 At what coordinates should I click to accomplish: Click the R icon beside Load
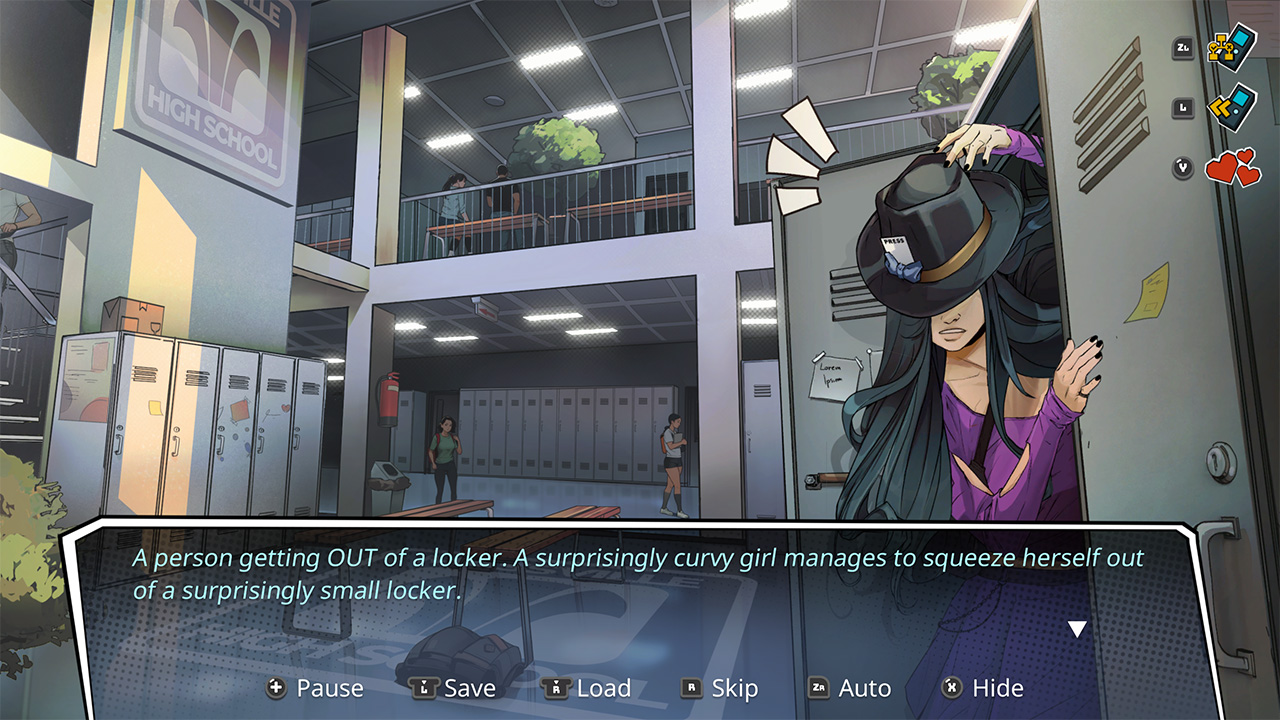(555, 688)
